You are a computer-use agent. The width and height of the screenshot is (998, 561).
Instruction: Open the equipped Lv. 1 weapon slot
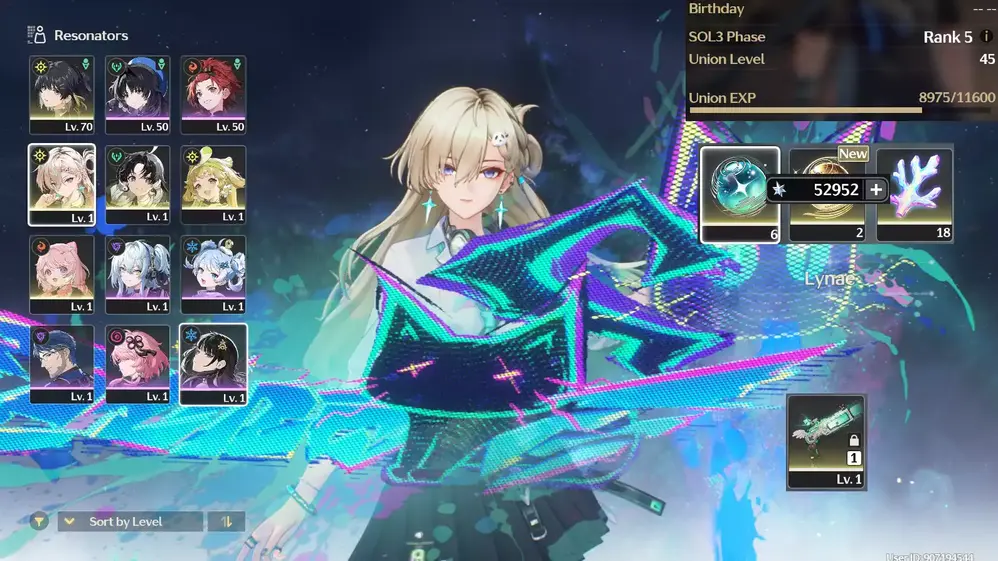[826, 442]
